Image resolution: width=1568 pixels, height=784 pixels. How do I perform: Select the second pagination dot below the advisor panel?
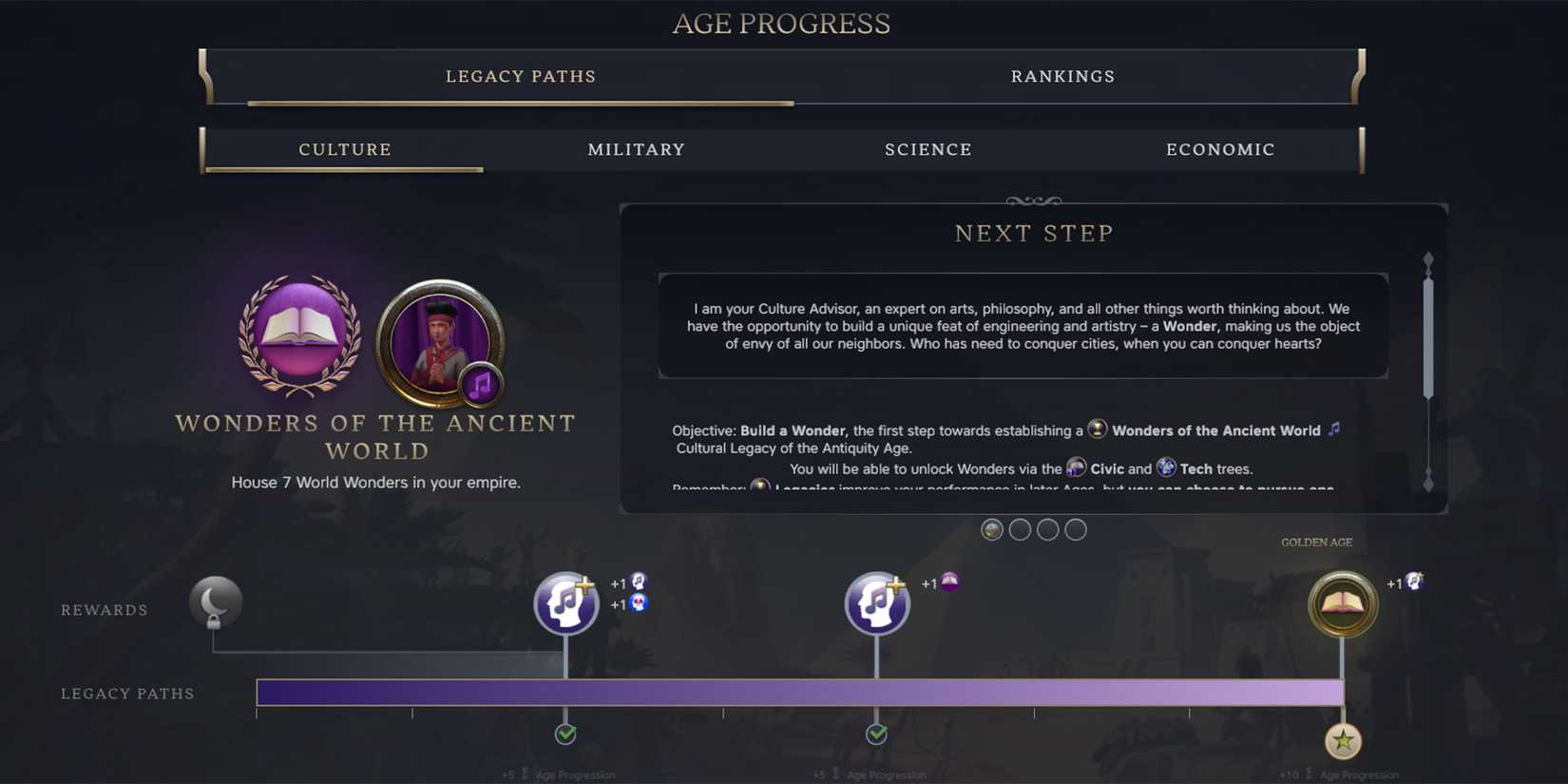1021,529
